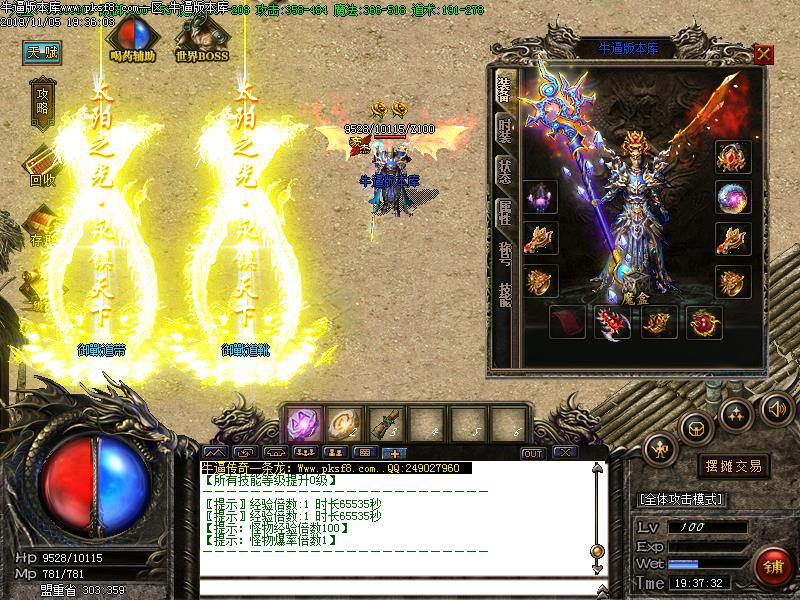Select the green scroll hotbar slot
800x600 pixels.
pyautogui.click(x=387, y=422)
